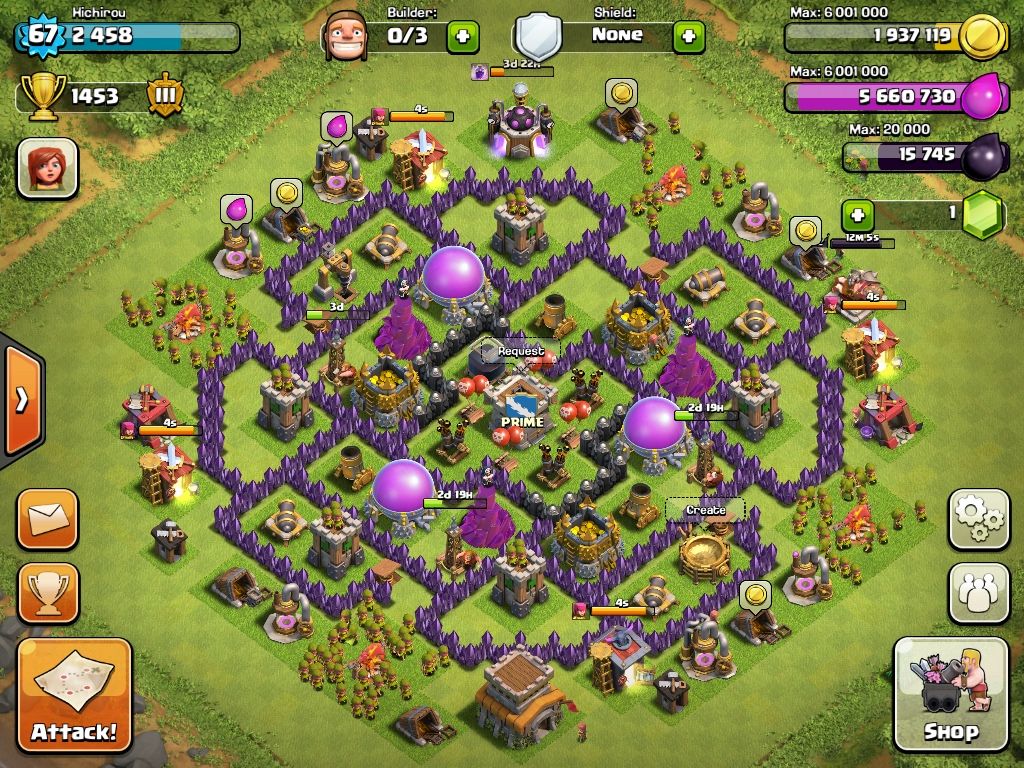Add a builder with the green plus
This screenshot has height=768, width=1024.
click(462, 36)
